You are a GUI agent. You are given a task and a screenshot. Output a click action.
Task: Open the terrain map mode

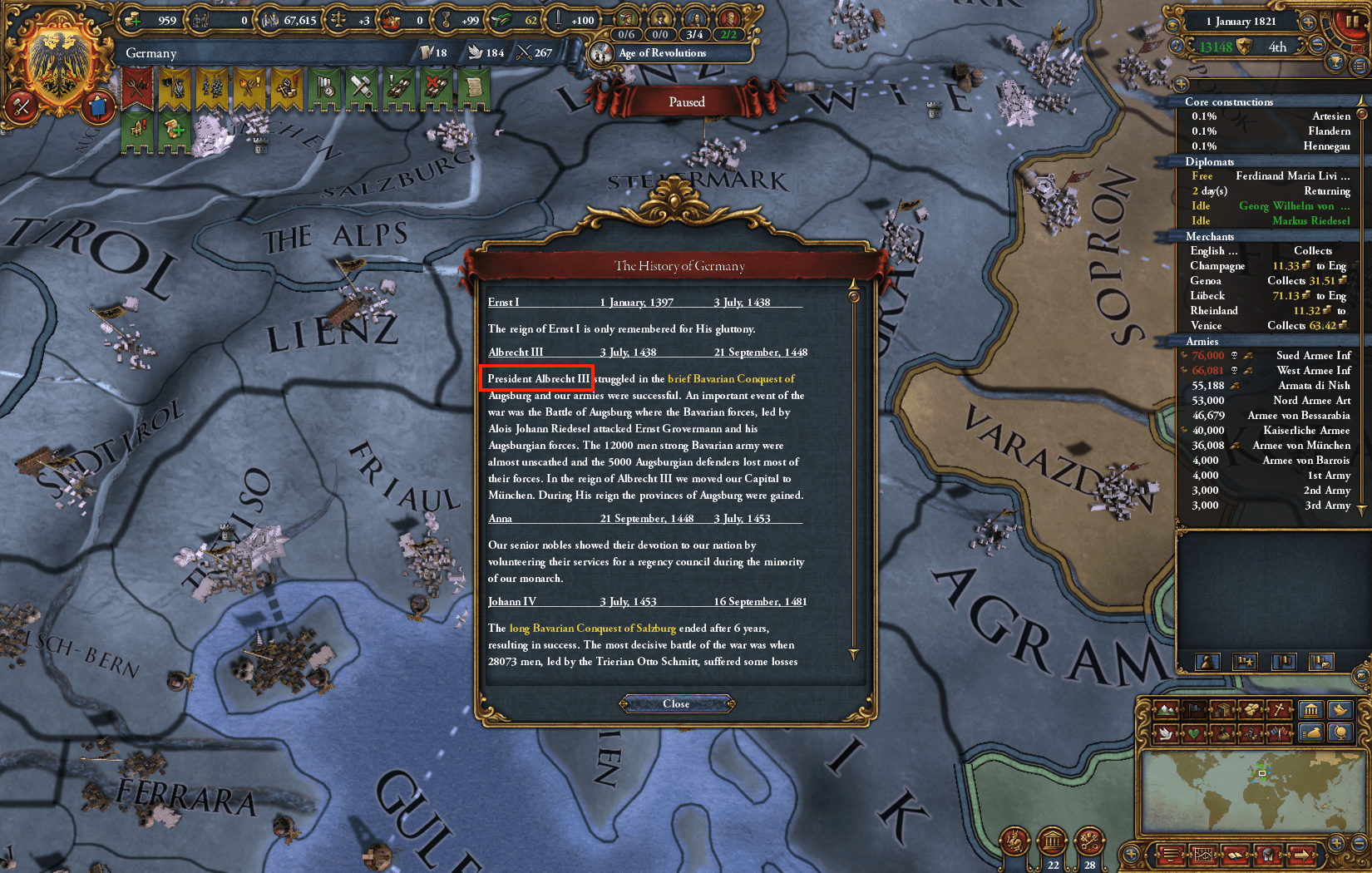pos(1166,710)
